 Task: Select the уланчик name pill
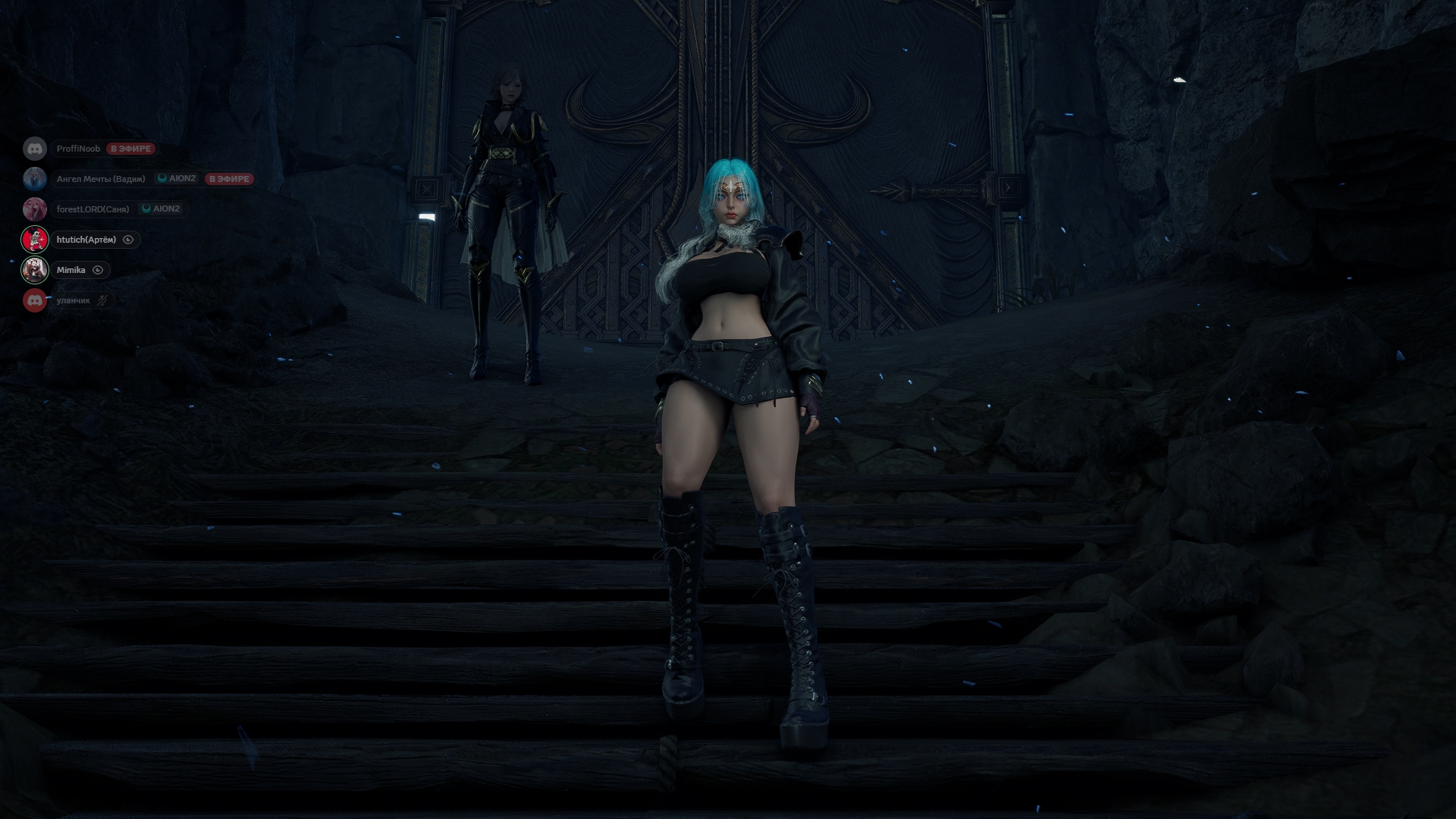[x=72, y=300]
